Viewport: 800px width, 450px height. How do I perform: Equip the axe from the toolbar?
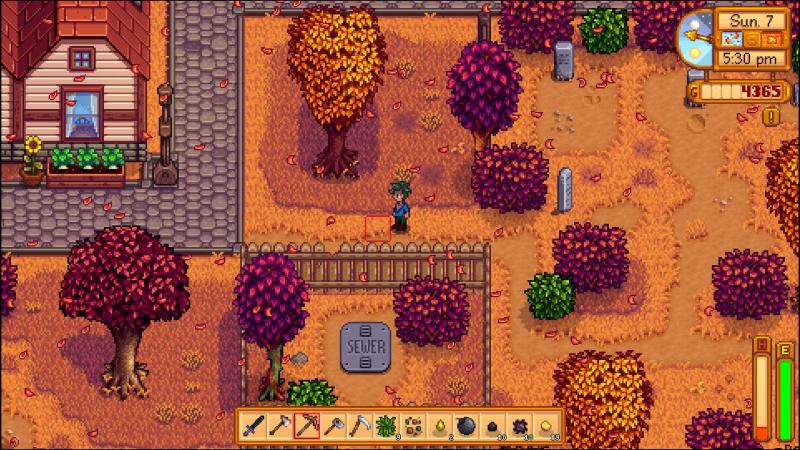coord(280,425)
